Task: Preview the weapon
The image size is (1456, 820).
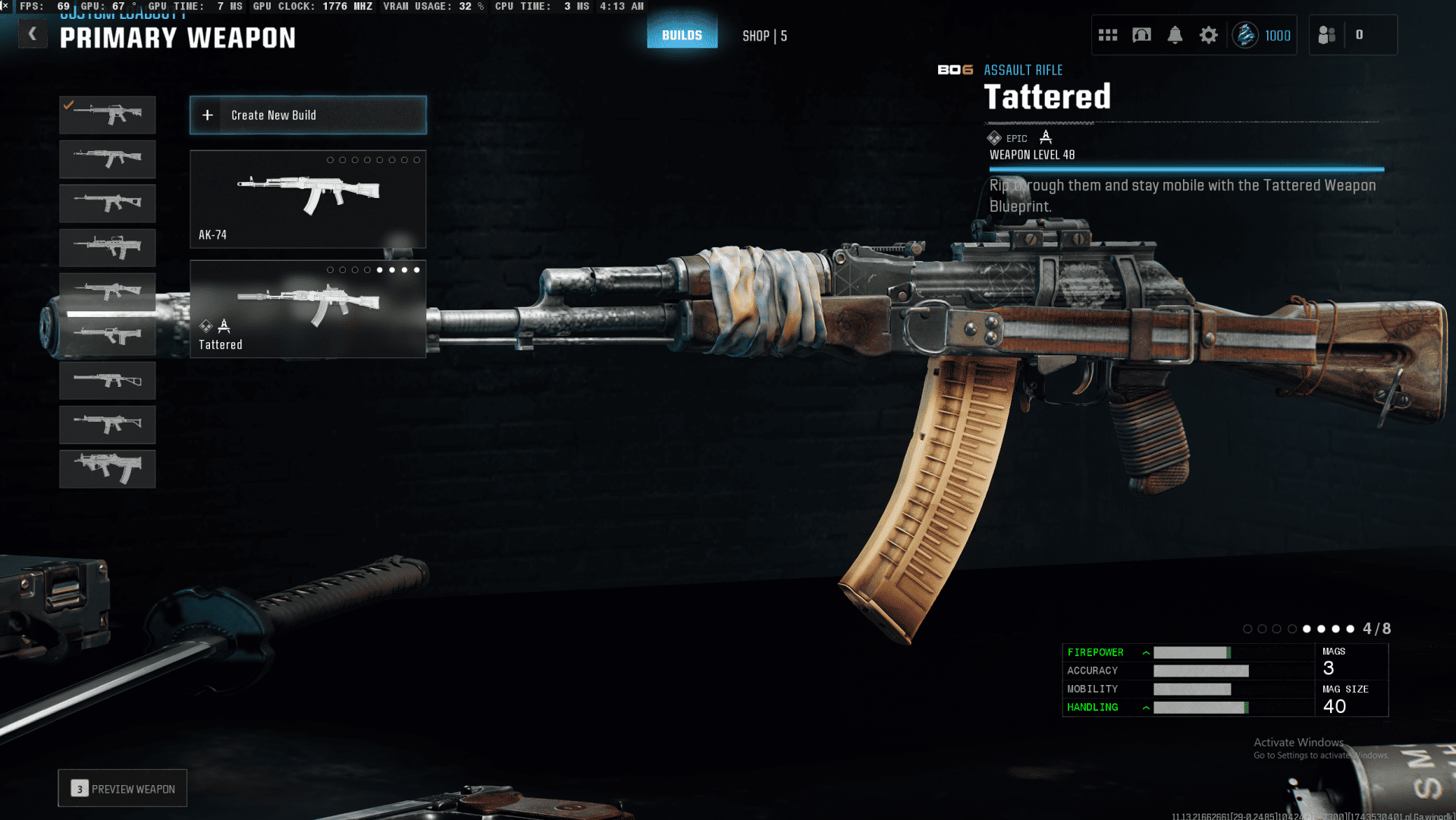Action: pos(123,789)
